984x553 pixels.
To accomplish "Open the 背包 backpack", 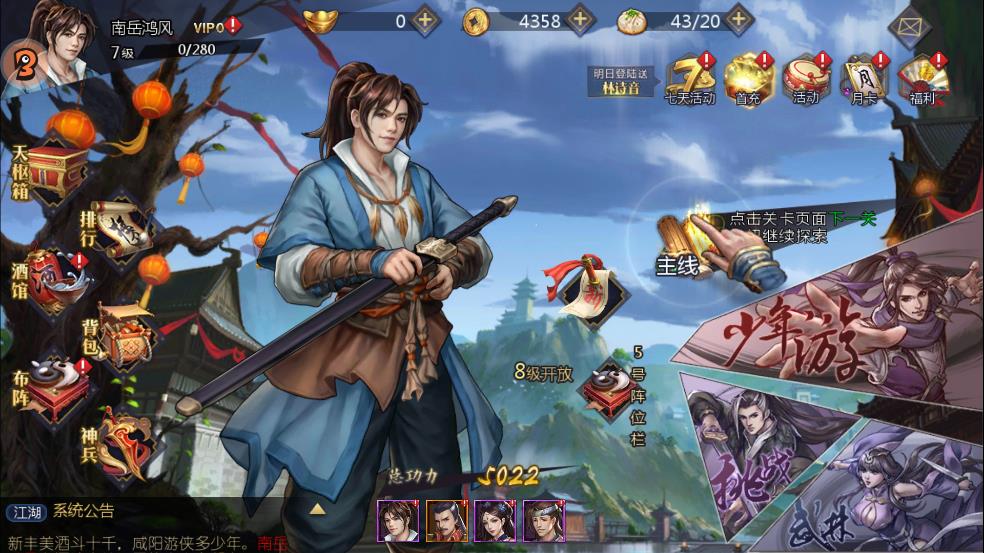I will pyautogui.click(x=120, y=342).
